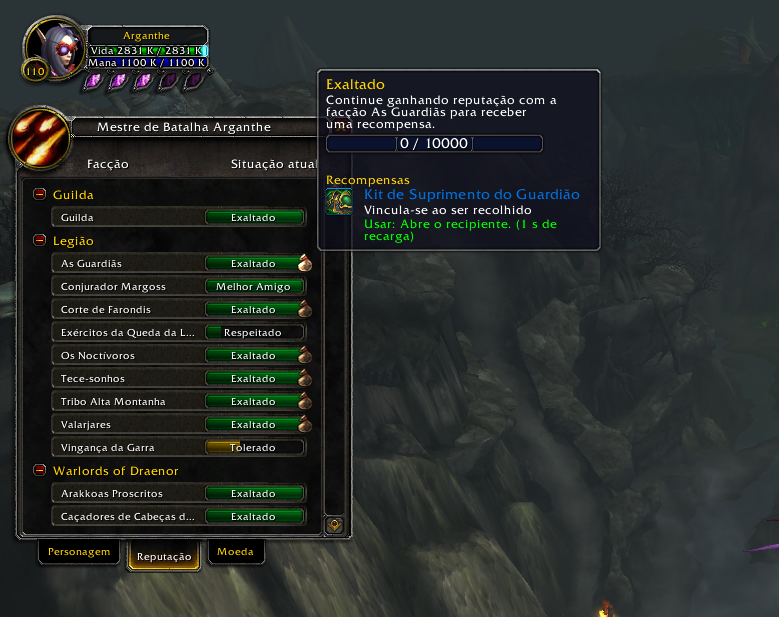This screenshot has width=779, height=617.
Task: Open the Moeda tab
Action: (235, 551)
